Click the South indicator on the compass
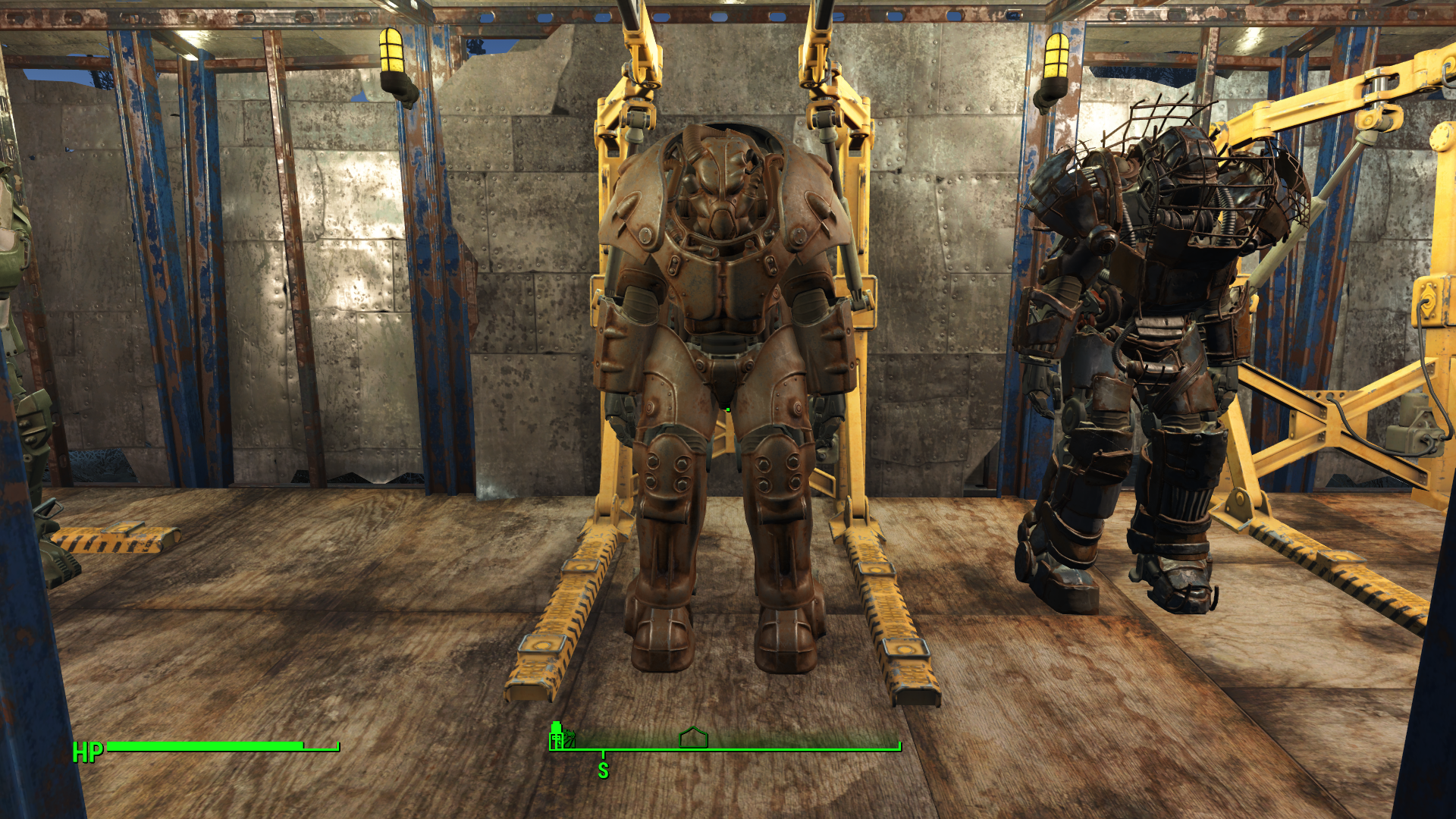Image resolution: width=1456 pixels, height=819 pixels. [603, 770]
